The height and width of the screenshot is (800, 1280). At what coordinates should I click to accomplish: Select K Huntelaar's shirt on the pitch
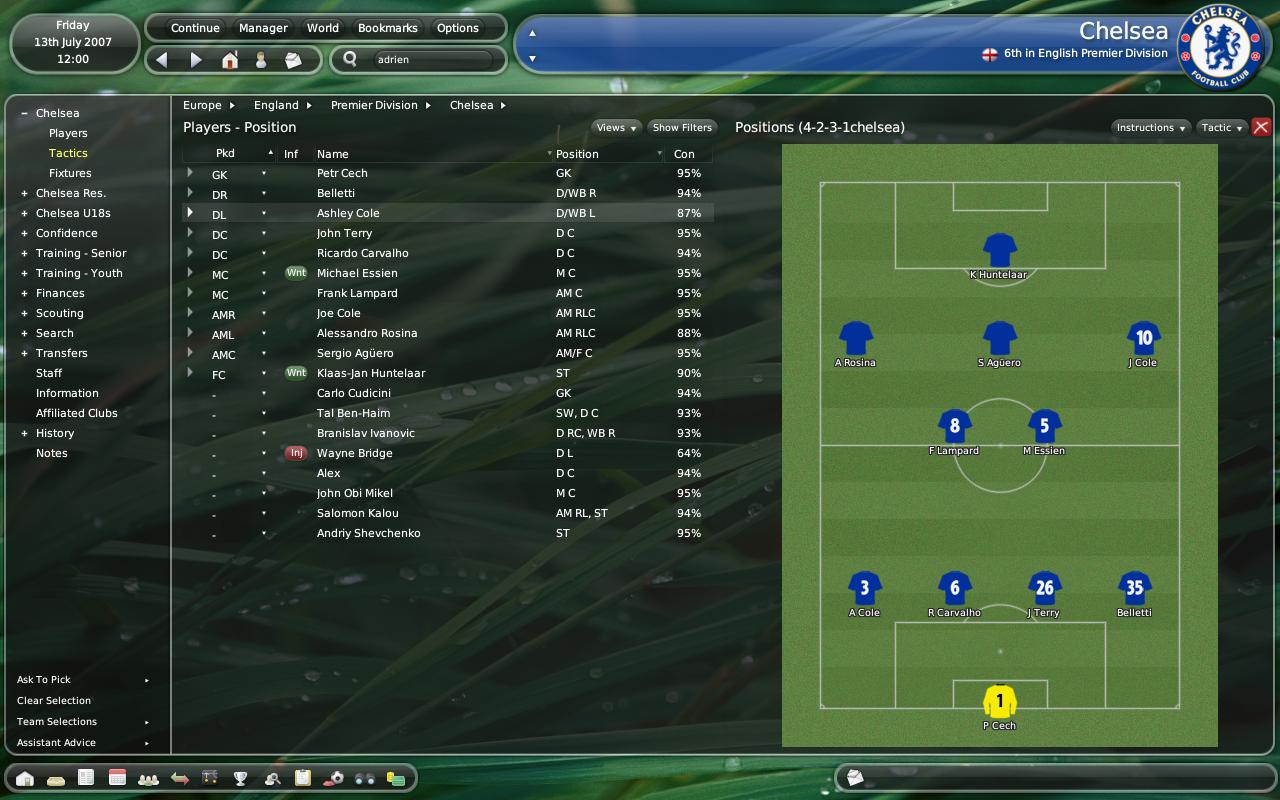999,251
